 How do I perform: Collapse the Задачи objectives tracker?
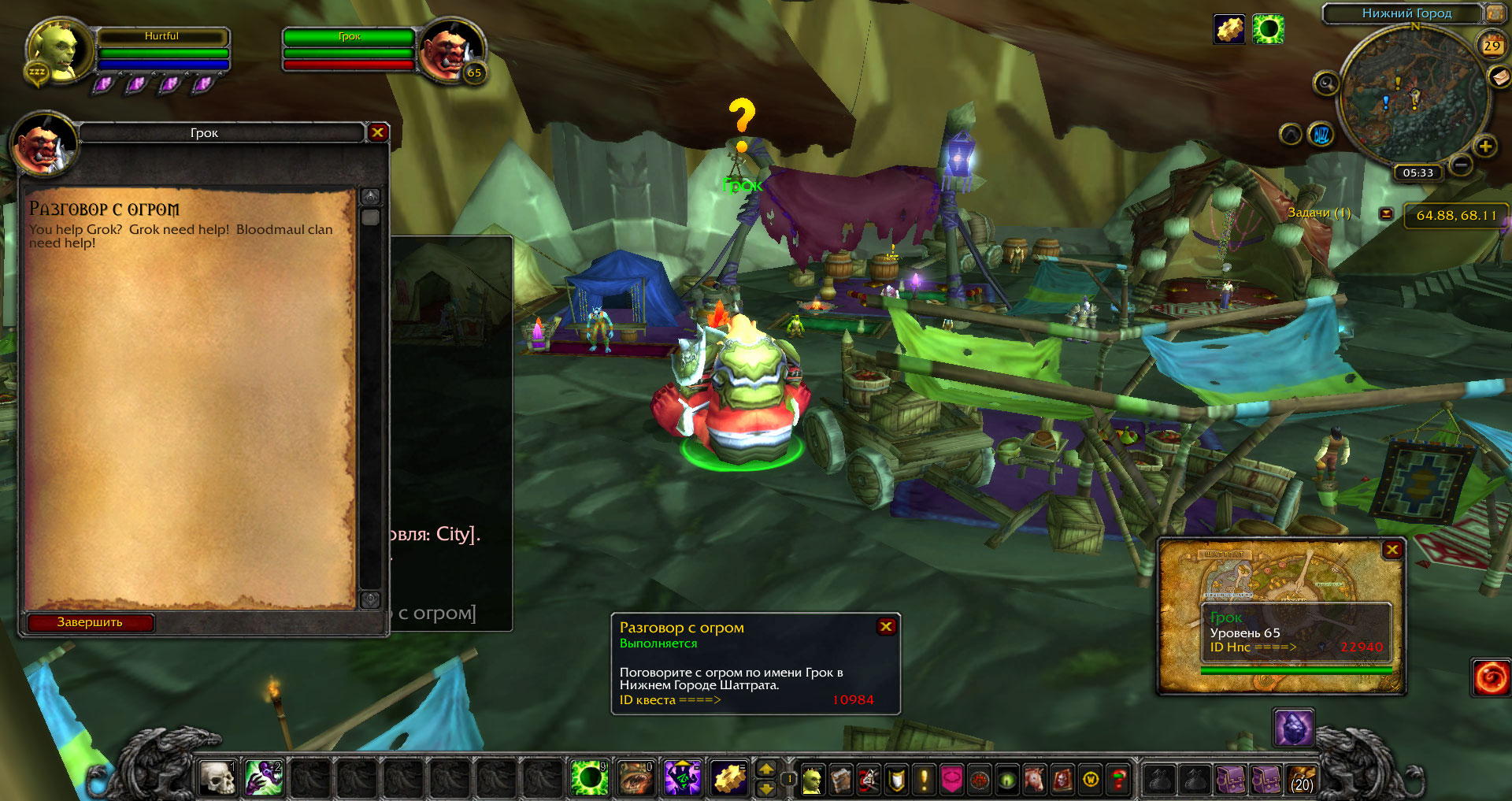tap(1386, 213)
